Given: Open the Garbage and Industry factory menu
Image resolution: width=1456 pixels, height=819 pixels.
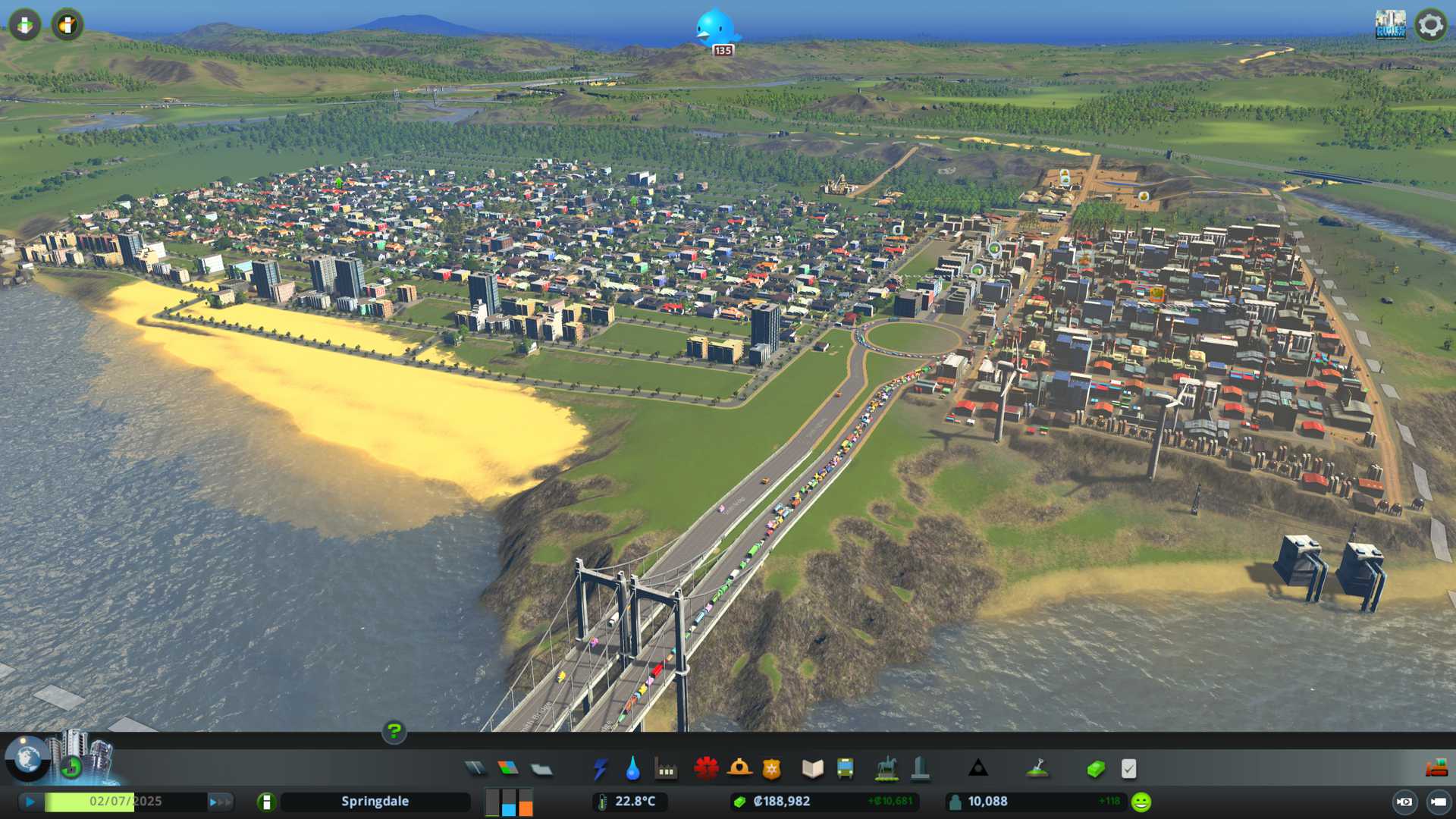Looking at the screenshot, I should (x=666, y=769).
